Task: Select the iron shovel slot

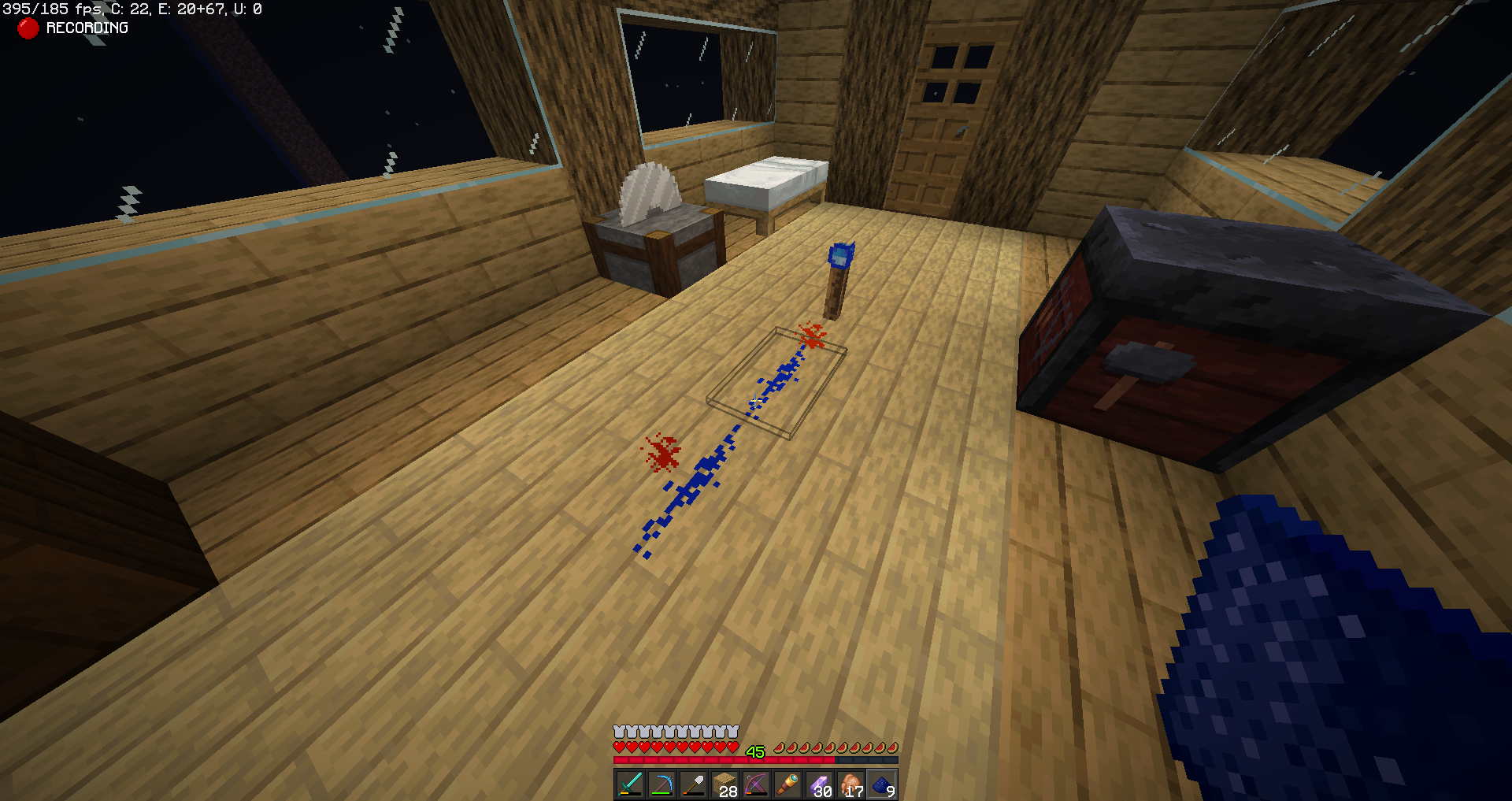Action: click(692, 787)
